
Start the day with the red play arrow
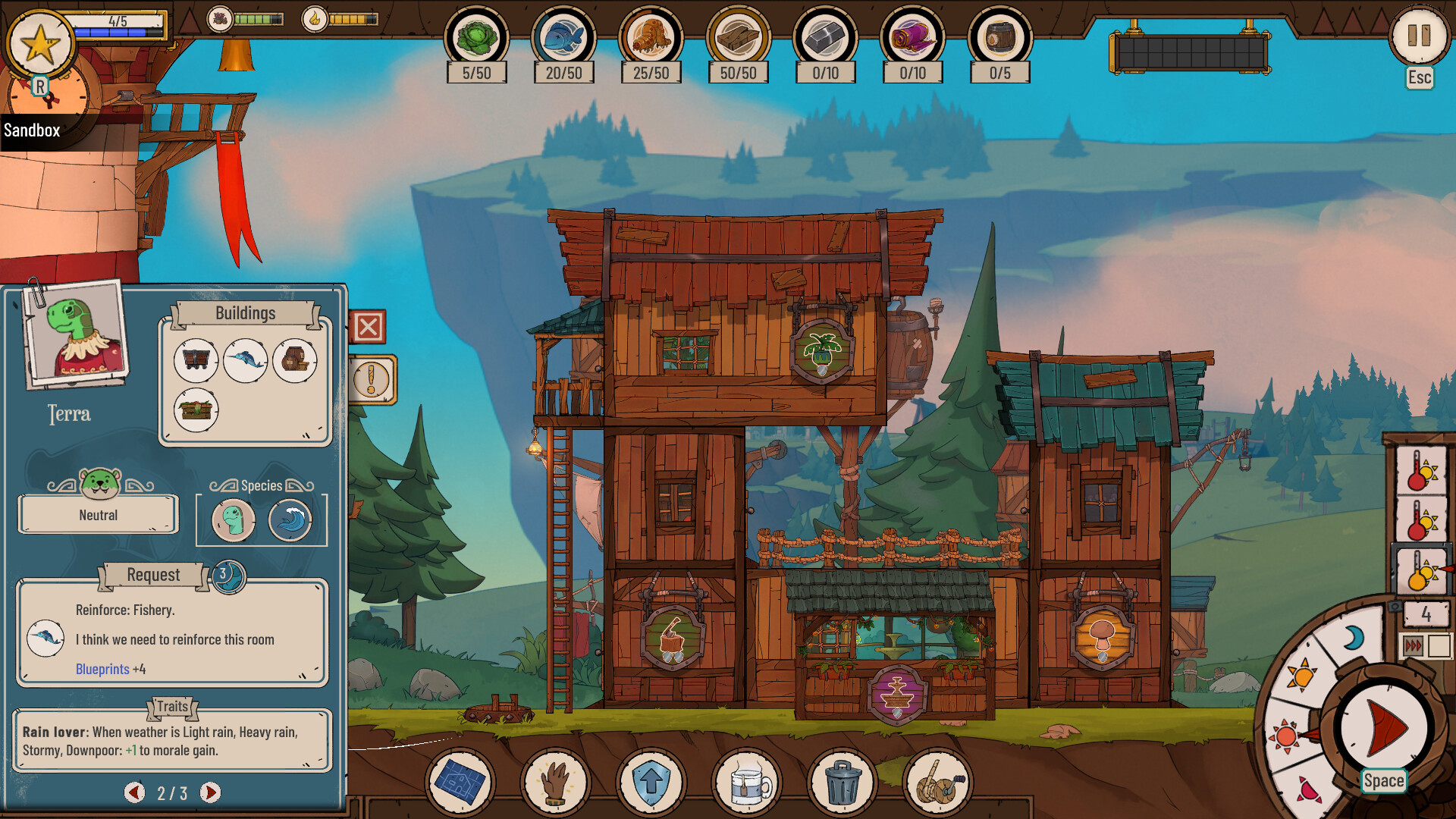[1384, 728]
